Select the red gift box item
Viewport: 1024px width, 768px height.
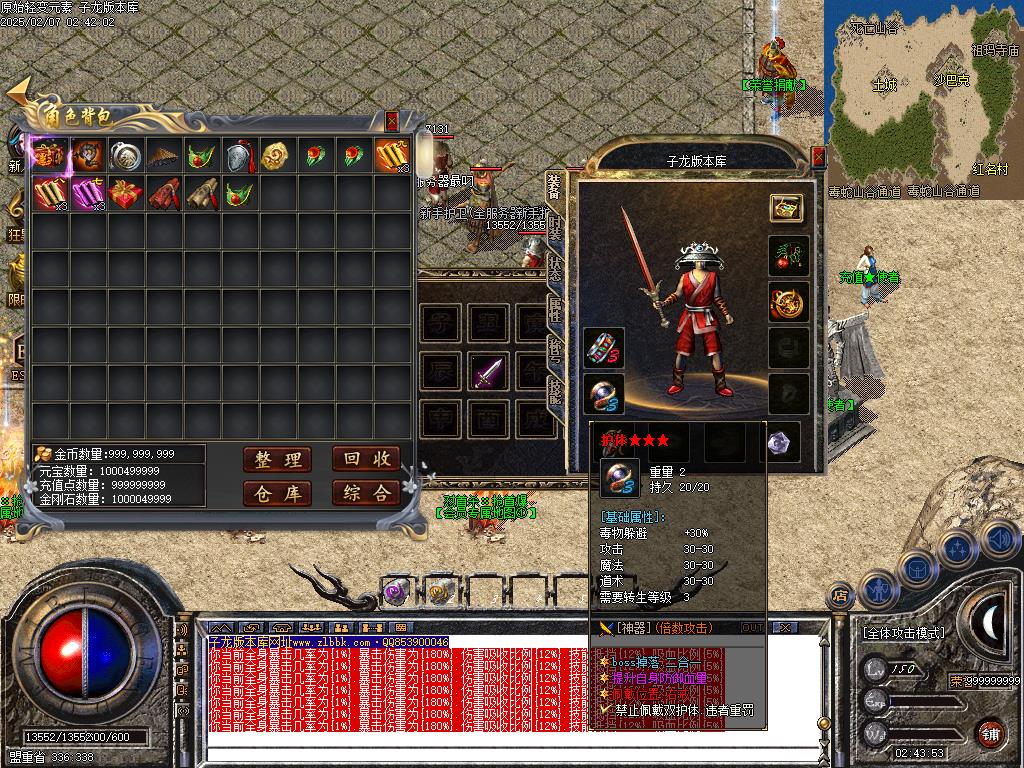click(x=127, y=193)
